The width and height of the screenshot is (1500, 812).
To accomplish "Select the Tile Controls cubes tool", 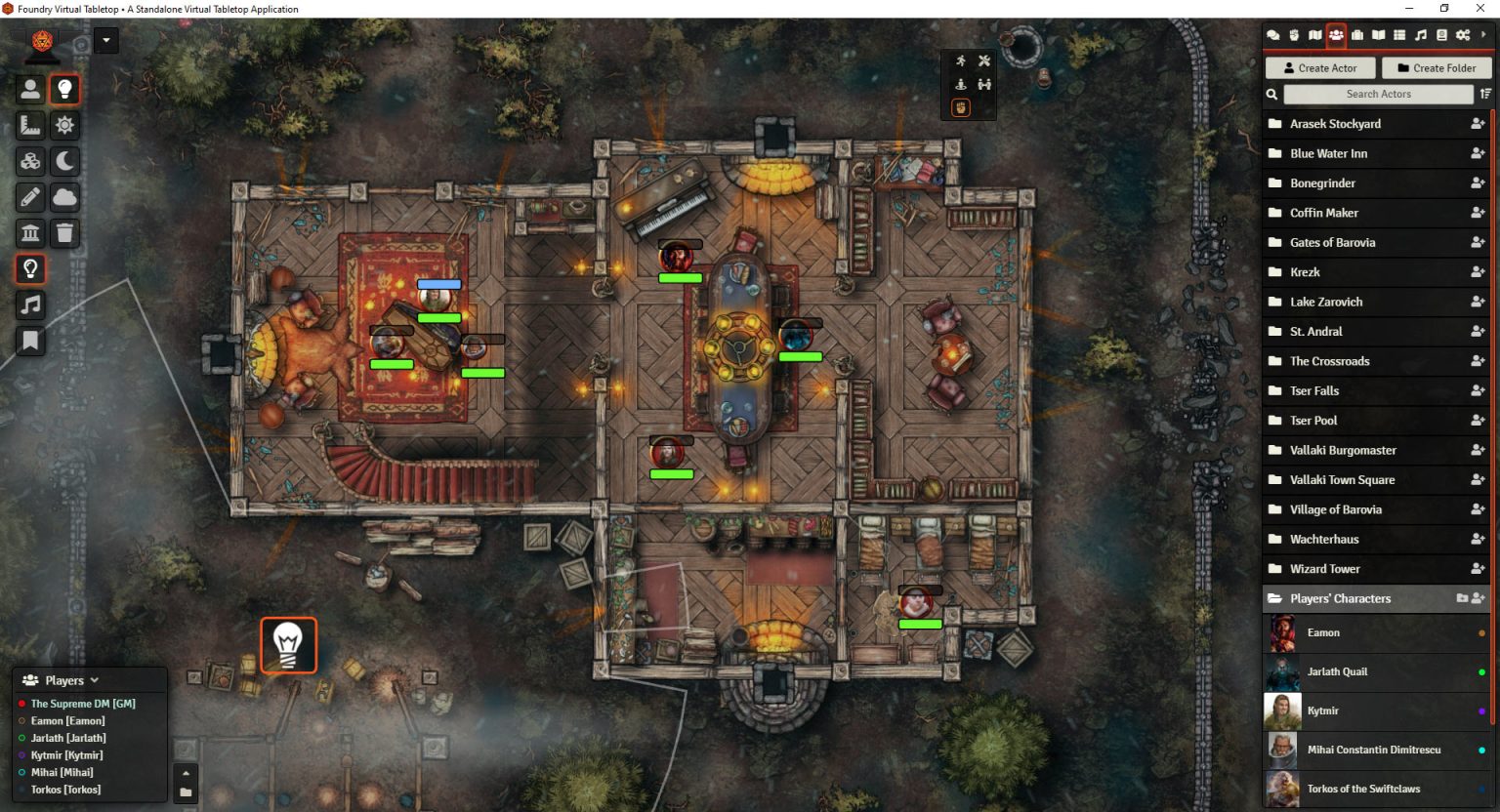I will (30, 161).
